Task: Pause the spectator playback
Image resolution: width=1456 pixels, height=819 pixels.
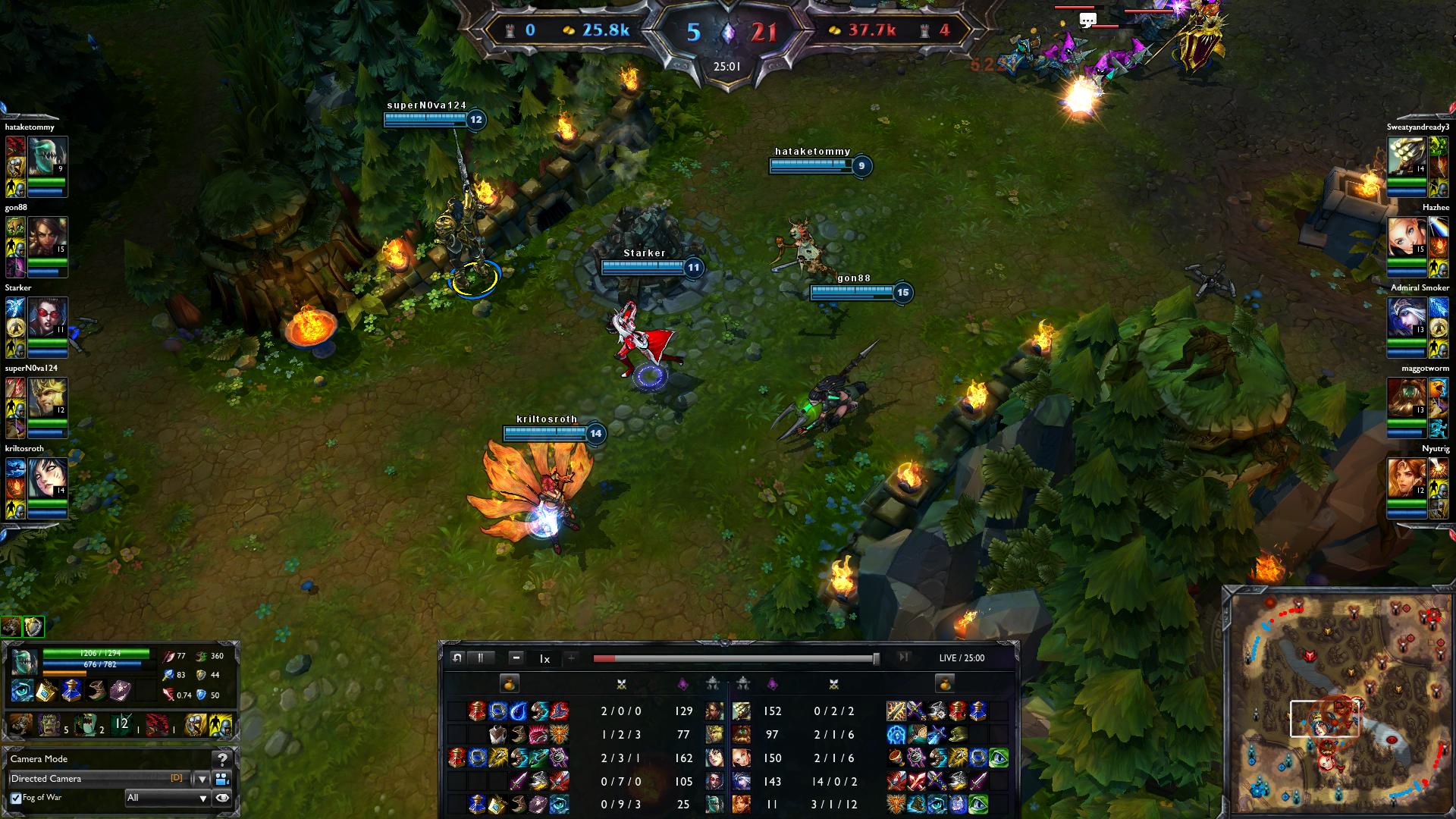Action: (482, 658)
